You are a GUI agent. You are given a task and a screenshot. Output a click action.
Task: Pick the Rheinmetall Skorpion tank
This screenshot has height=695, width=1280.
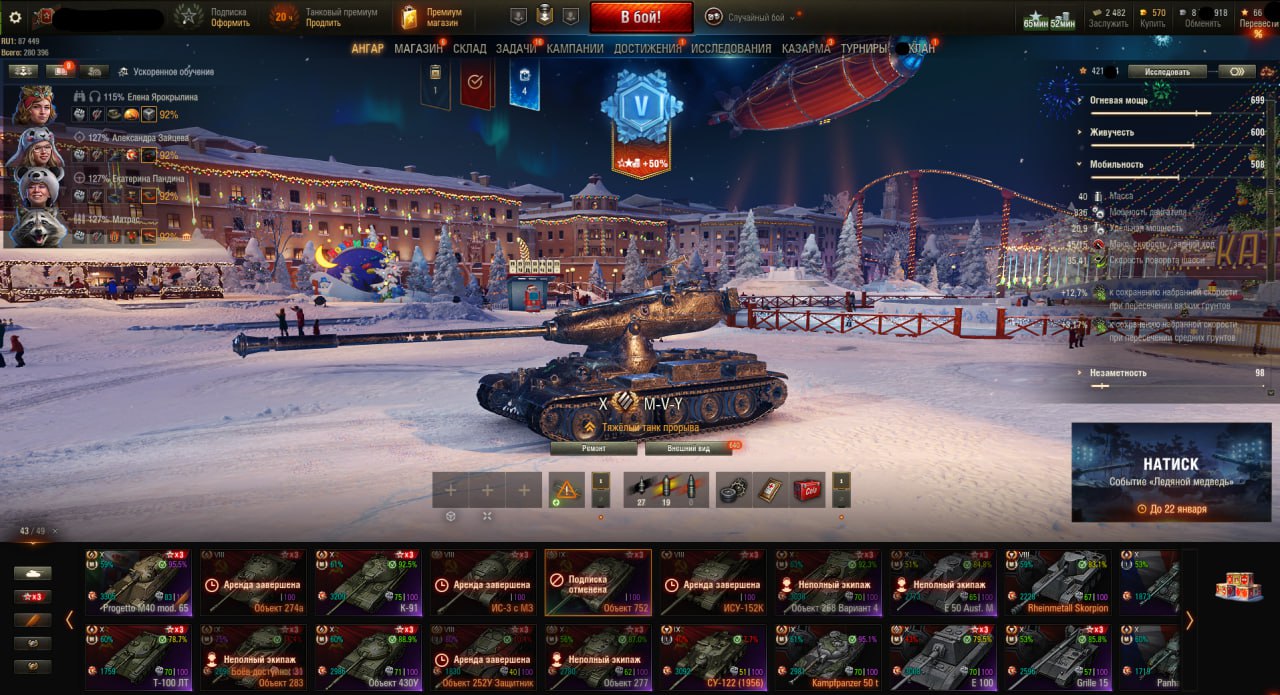coord(1056,581)
